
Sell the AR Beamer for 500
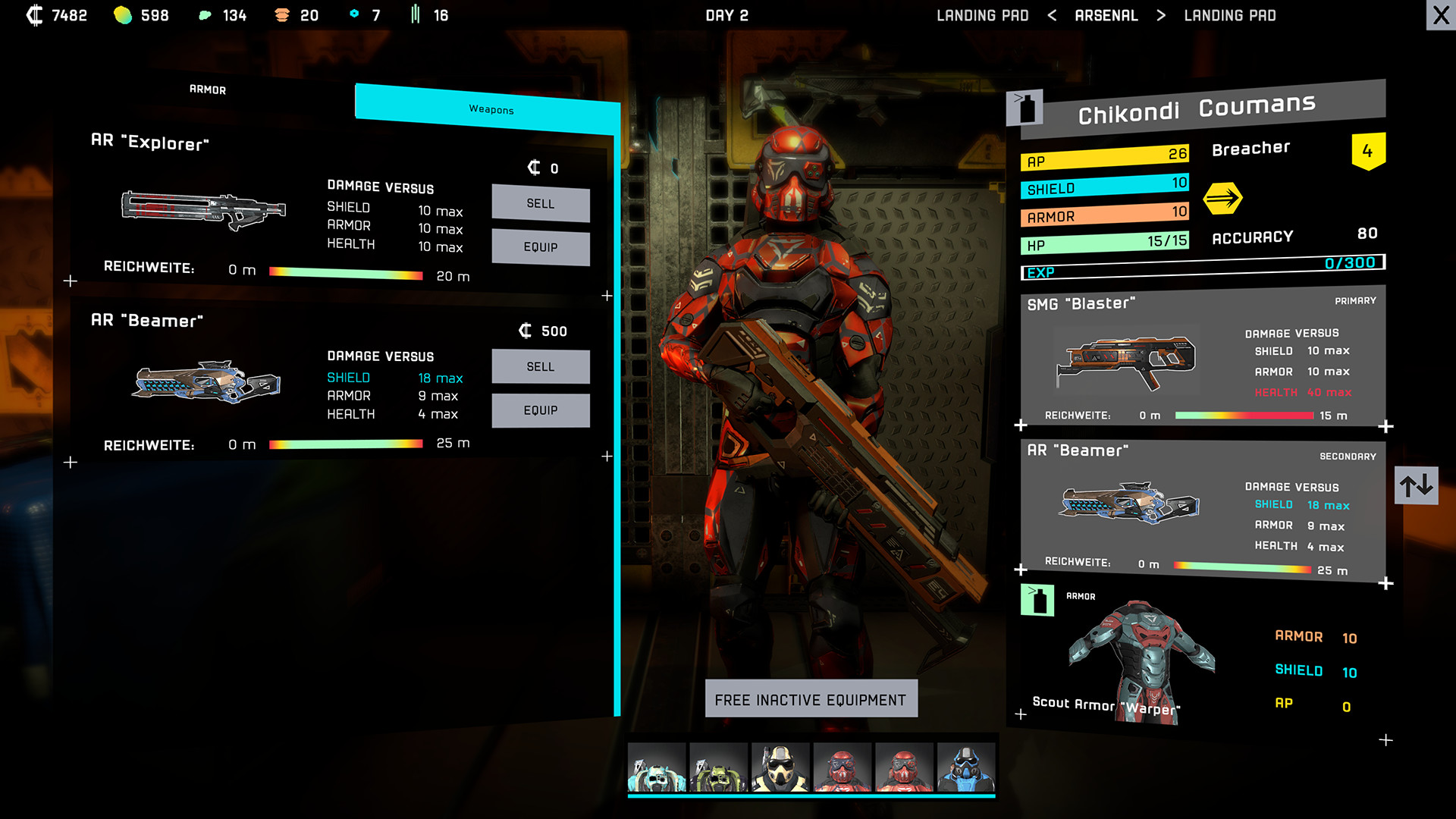[x=541, y=366]
